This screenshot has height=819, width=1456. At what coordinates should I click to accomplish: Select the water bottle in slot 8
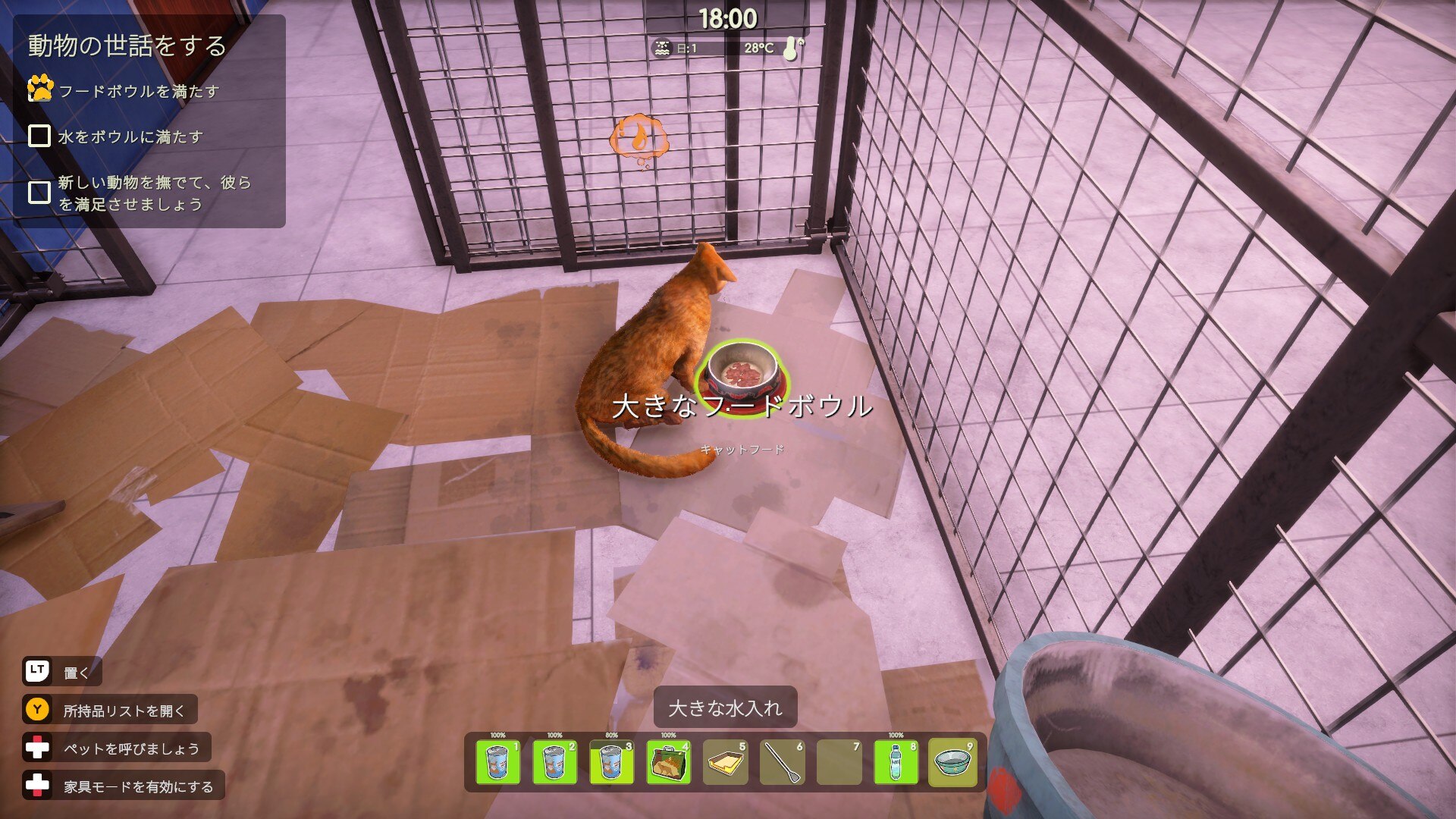(896, 762)
